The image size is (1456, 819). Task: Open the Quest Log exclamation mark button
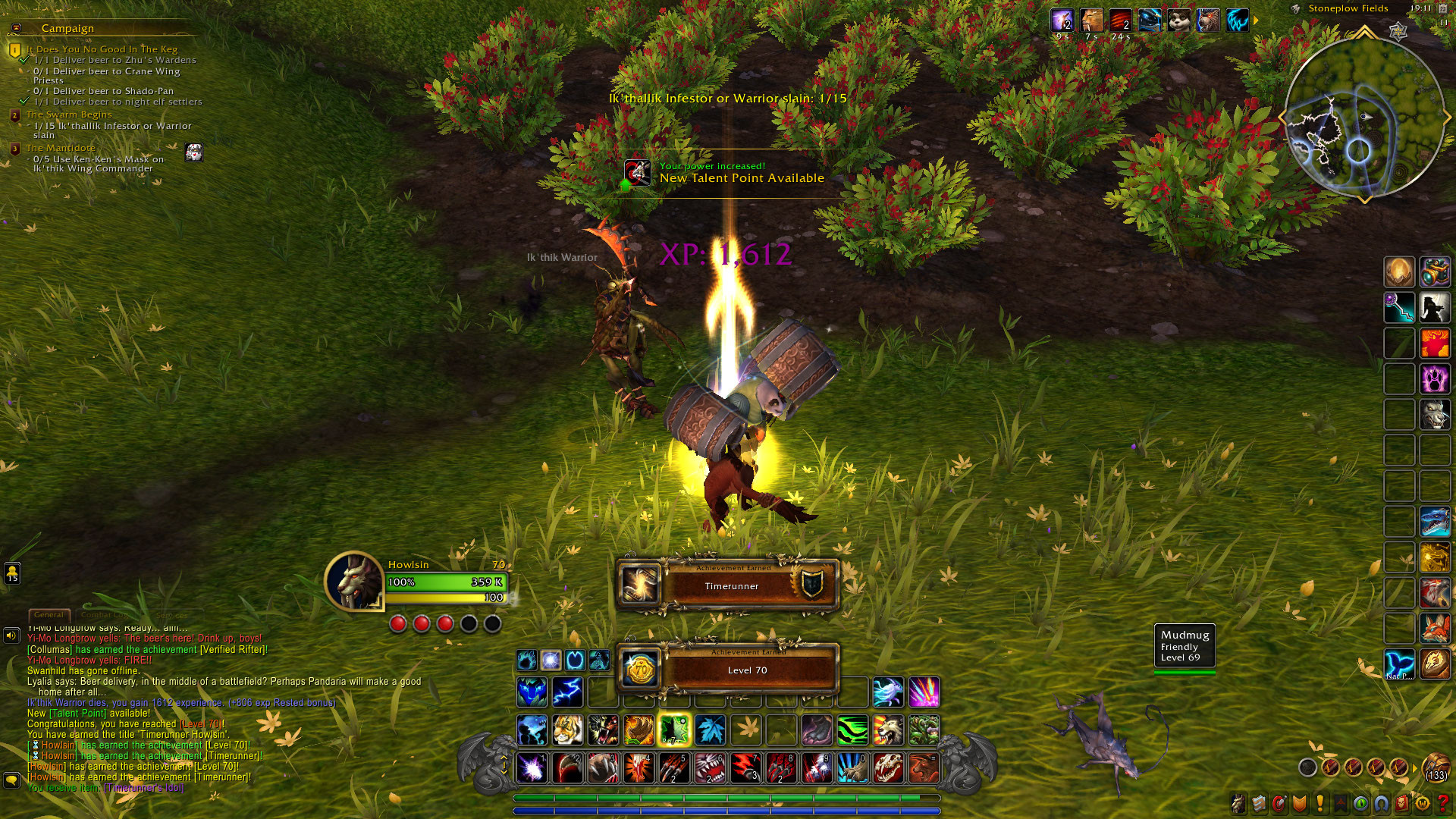1320,803
